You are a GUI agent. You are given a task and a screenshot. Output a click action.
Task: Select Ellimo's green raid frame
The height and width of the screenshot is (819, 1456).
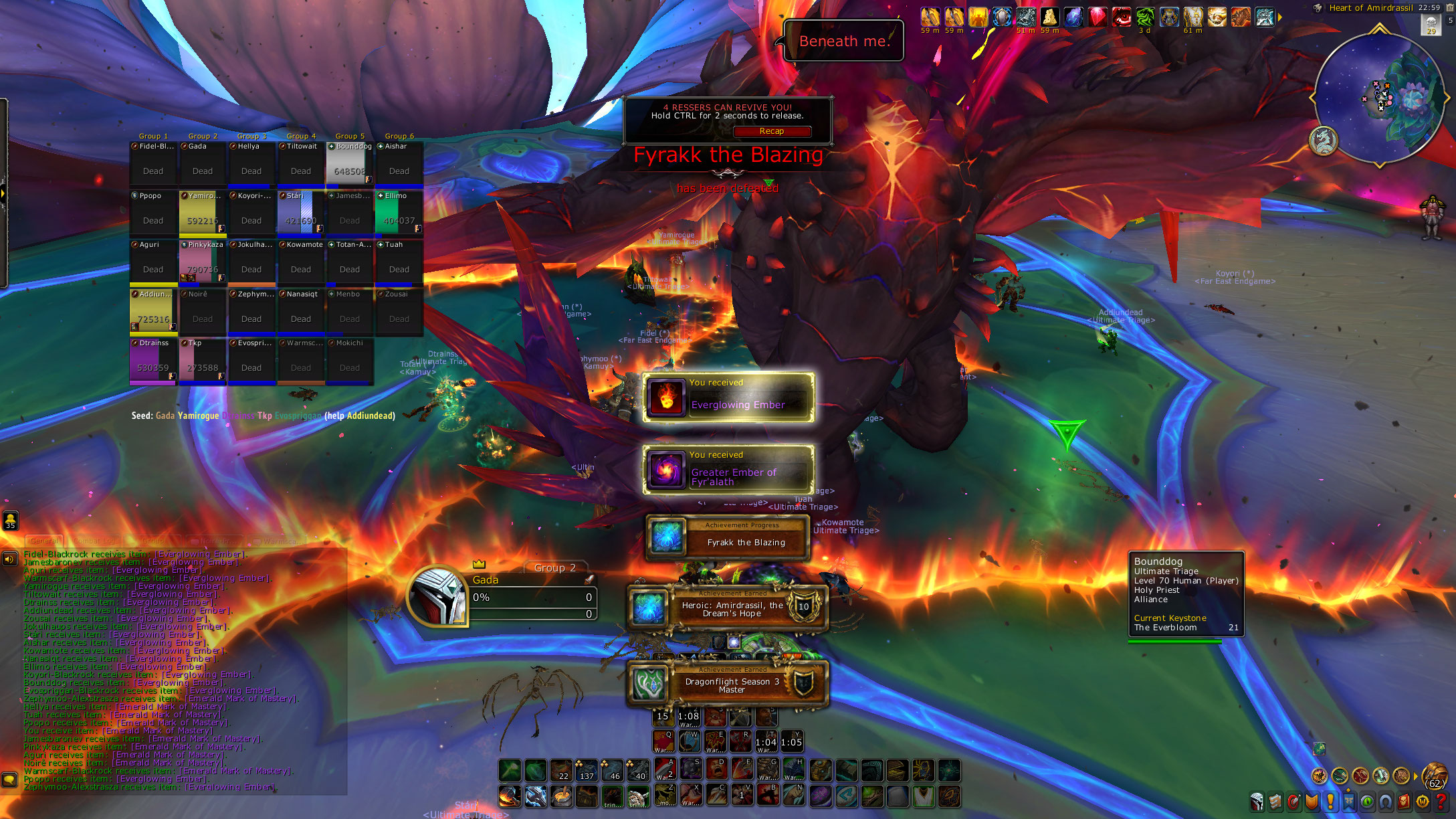coord(399,212)
